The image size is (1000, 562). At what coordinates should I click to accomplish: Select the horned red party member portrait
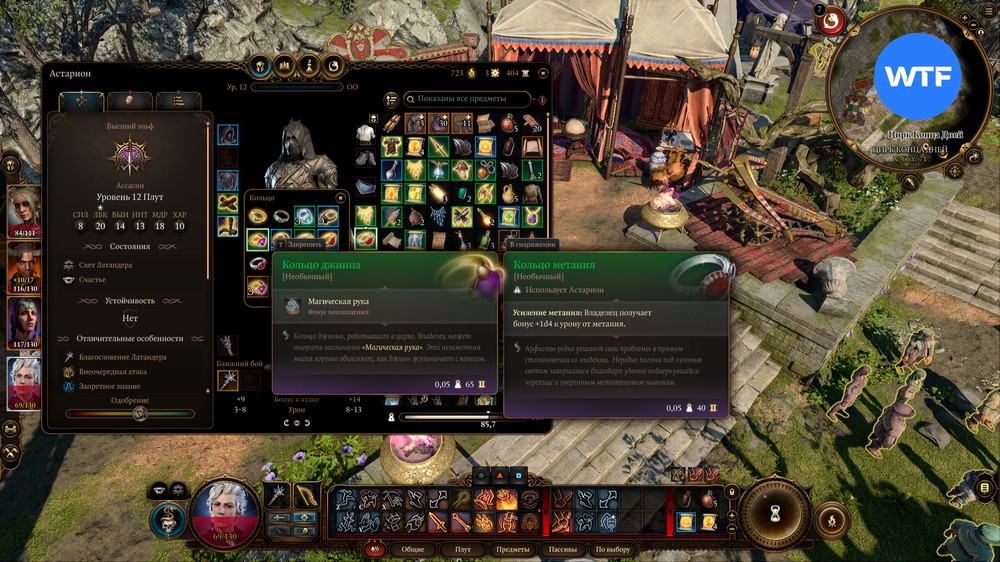pyautogui.click(x=22, y=266)
